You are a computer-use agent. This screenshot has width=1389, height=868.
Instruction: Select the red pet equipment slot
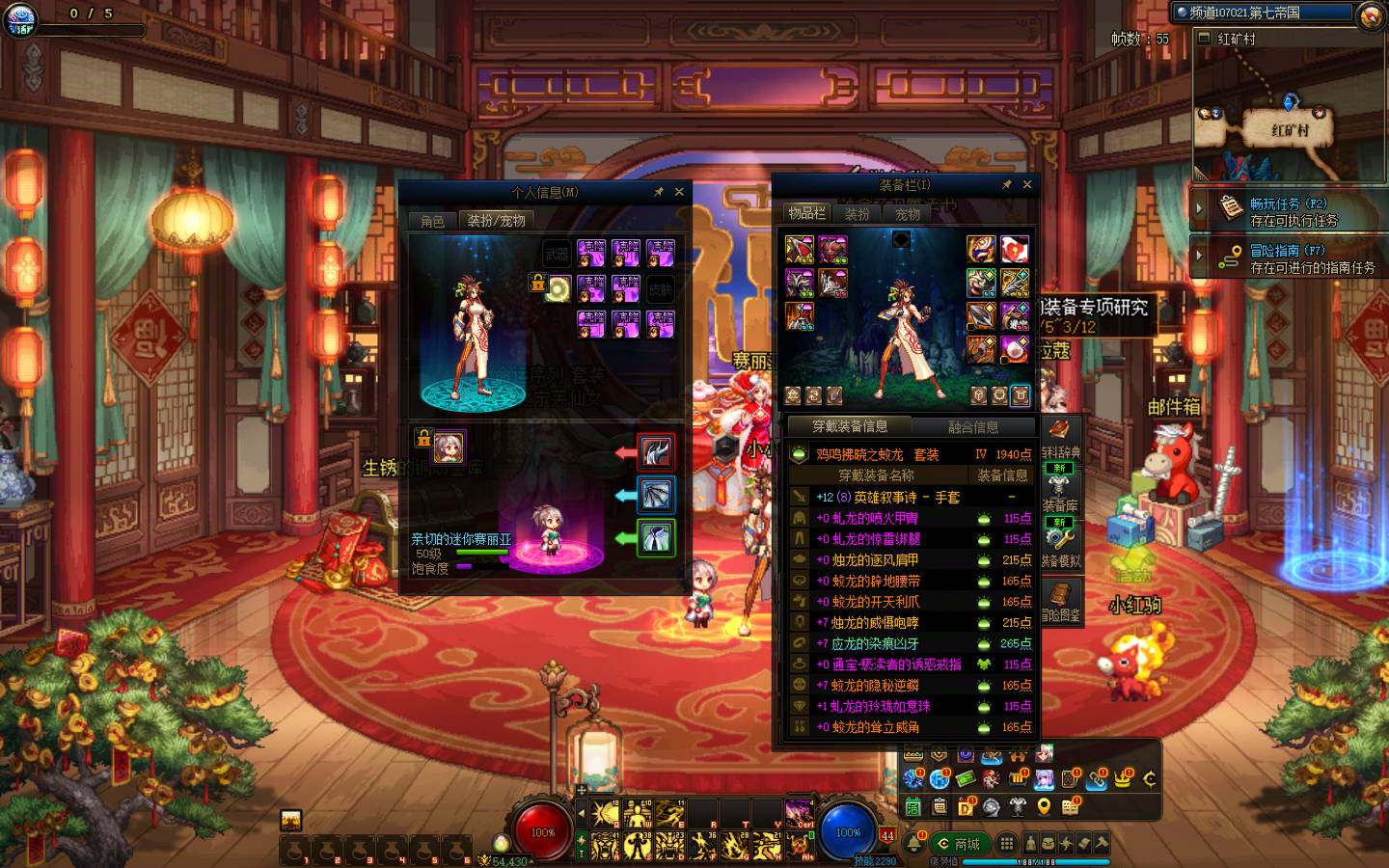pos(656,451)
